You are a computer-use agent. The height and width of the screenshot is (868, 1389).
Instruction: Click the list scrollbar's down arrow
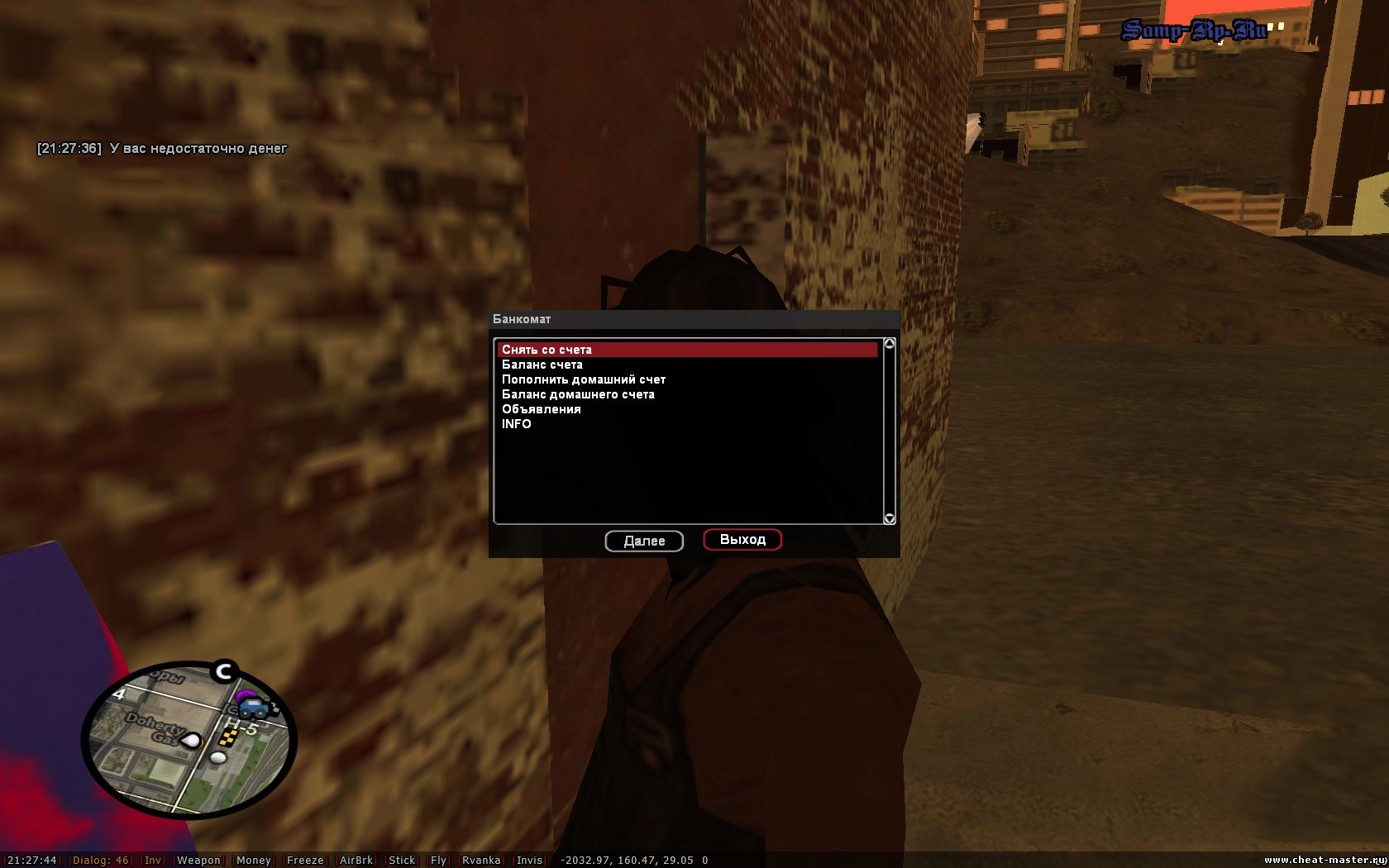[x=890, y=518]
